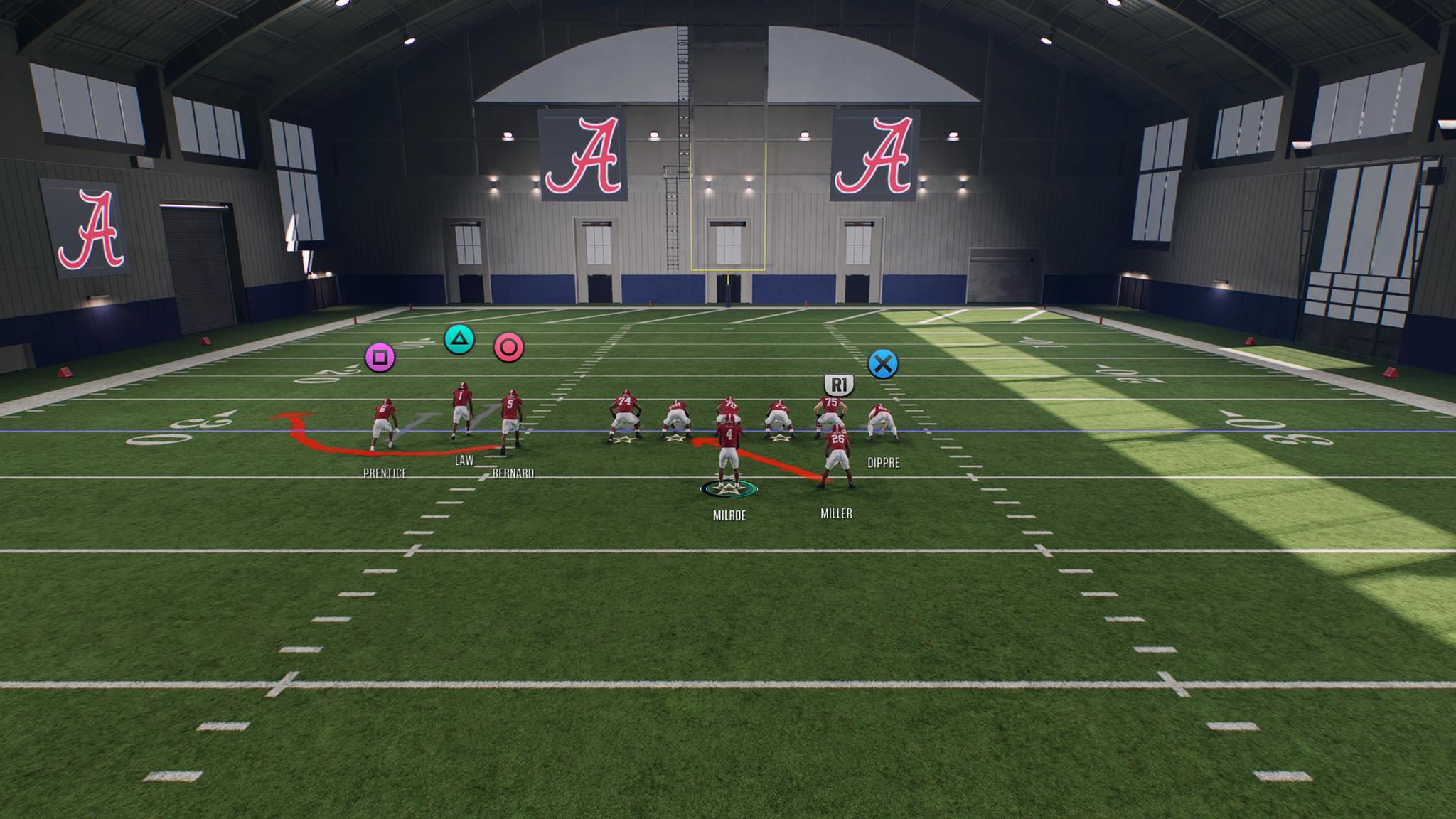This screenshot has width=1456, height=819.
Task: Select the star between the right guards
Action: 780,437
